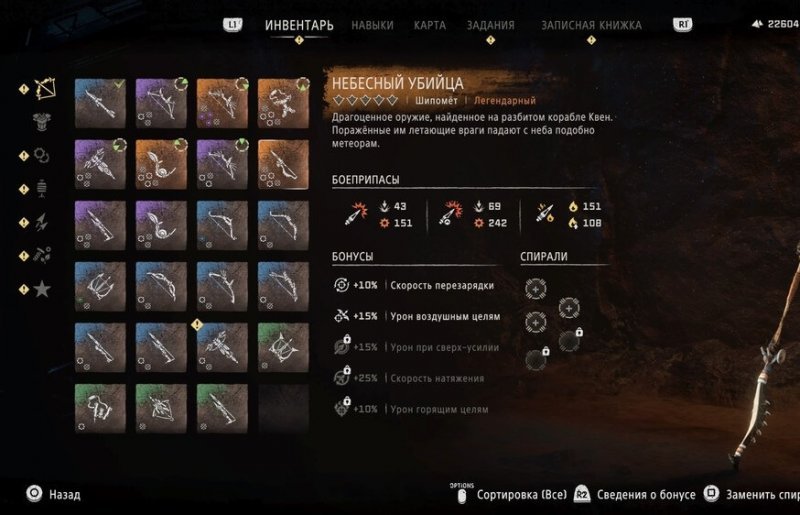Select the lightning bolt category icon
Screen dimensions: 800x515
[x=43, y=223]
